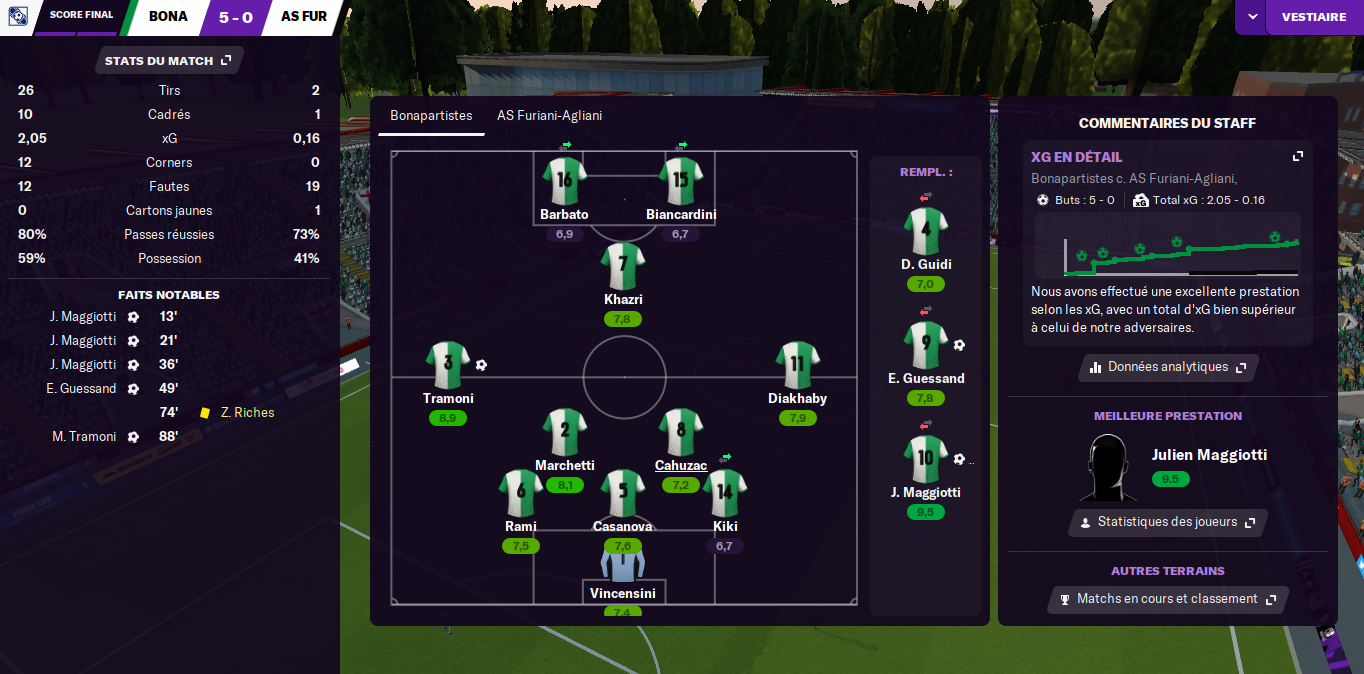This screenshot has width=1364, height=674.
Task: Select the Bonapartistes lineup tab
Action: [431, 116]
